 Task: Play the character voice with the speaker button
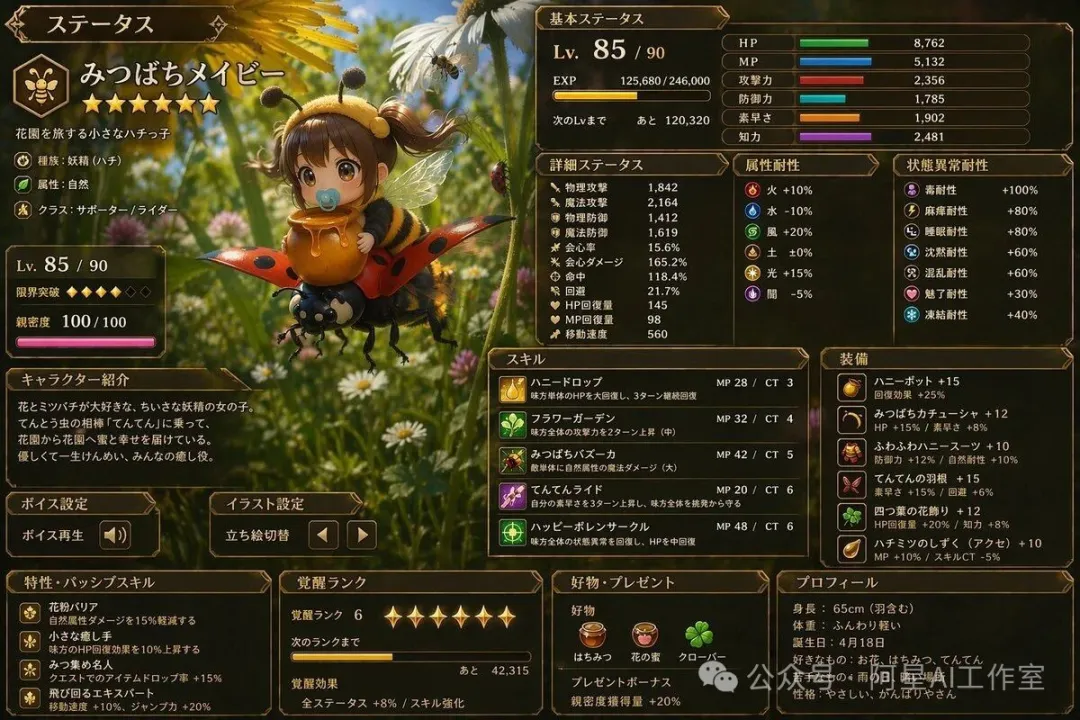click(x=115, y=535)
